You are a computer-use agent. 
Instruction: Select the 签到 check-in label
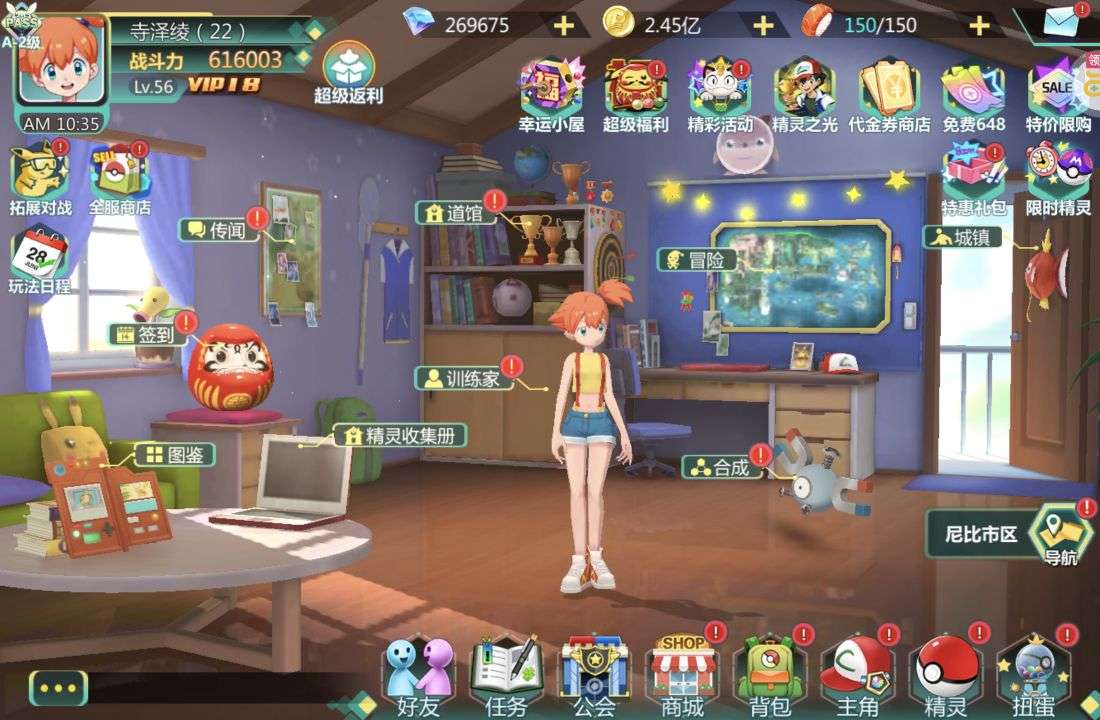[x=149, y=335]
